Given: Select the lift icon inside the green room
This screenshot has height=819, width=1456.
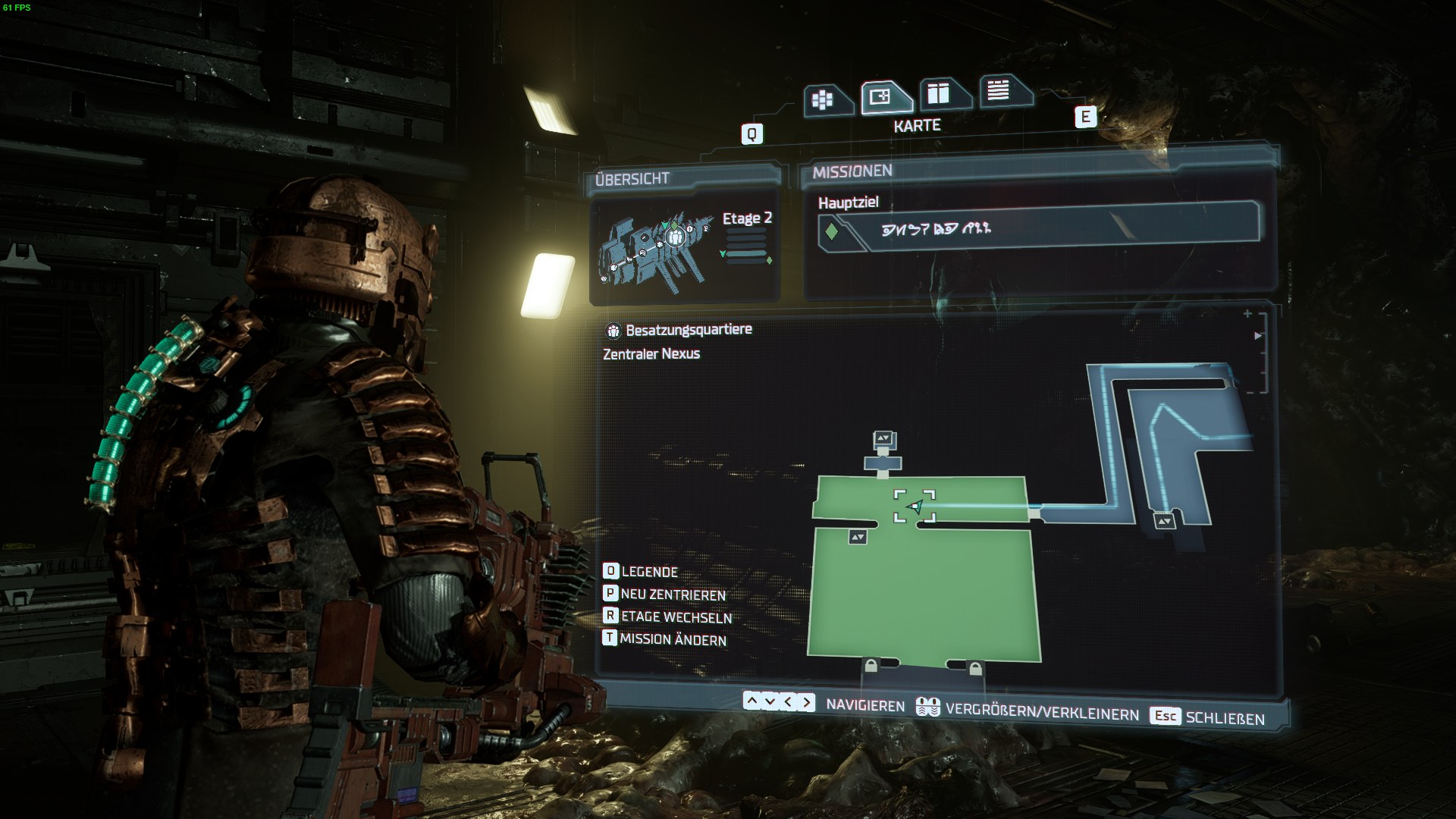Looking at the screenshot, I should tap(858, 535).
